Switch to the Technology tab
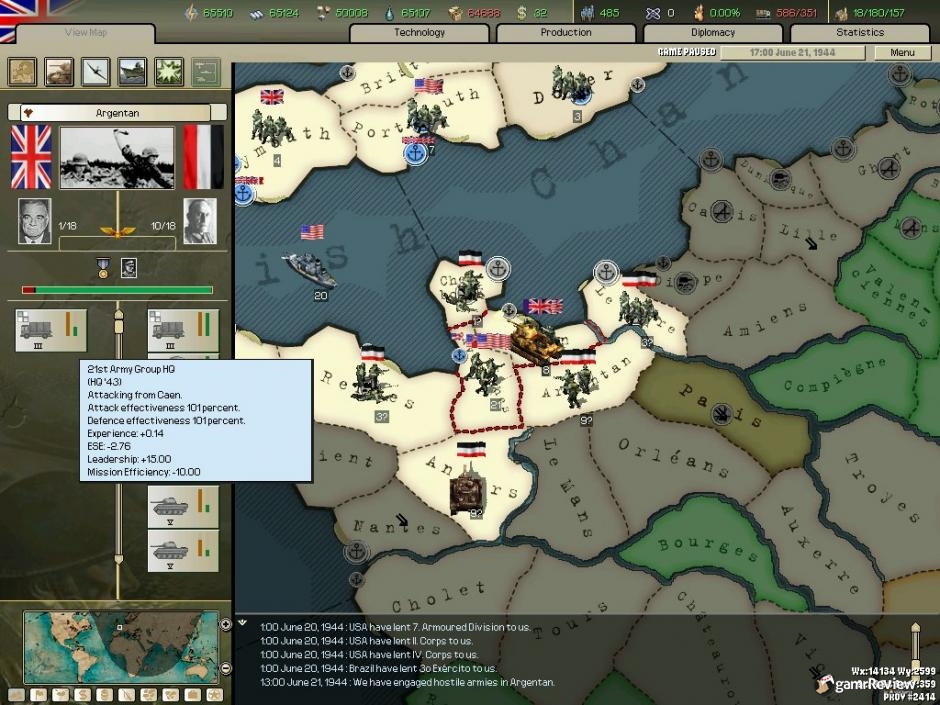This screenshot has width=940, height=705. [419, 33]
